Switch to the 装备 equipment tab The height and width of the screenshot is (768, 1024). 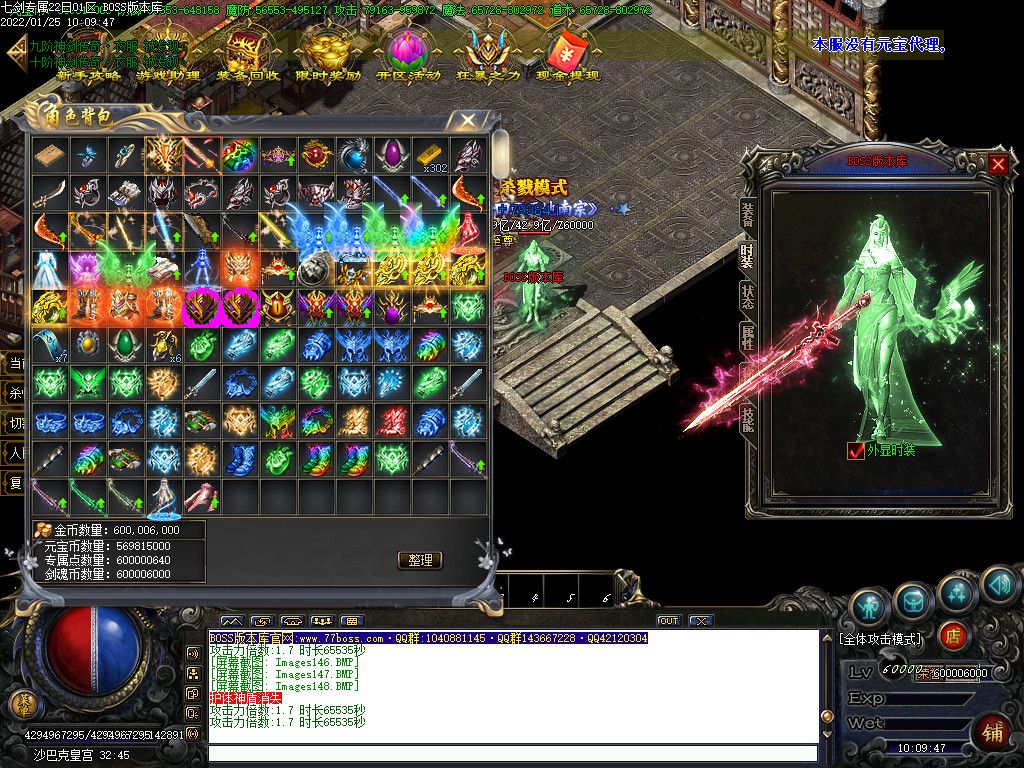747,213
